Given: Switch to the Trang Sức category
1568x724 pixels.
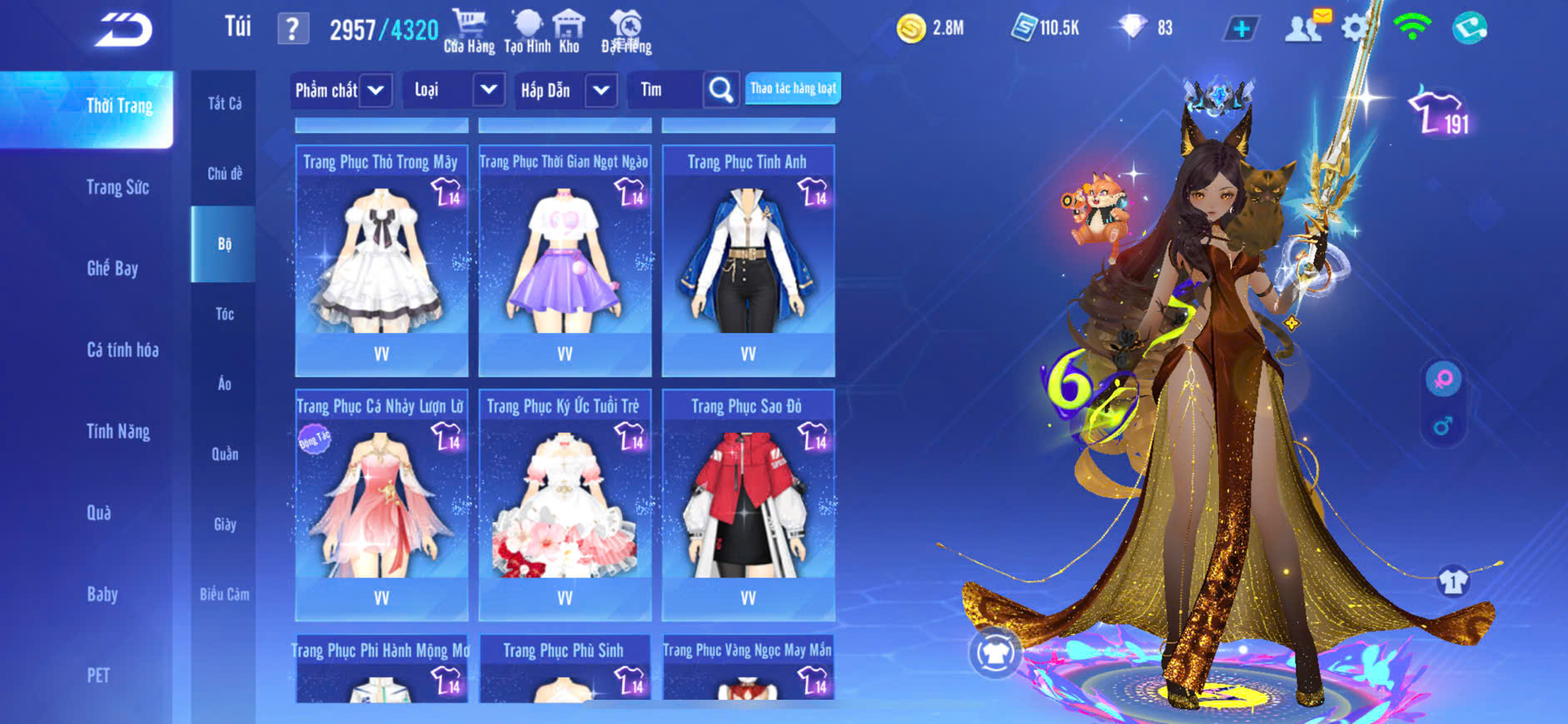Looking at the screenshot, I should tap(117, 187).
